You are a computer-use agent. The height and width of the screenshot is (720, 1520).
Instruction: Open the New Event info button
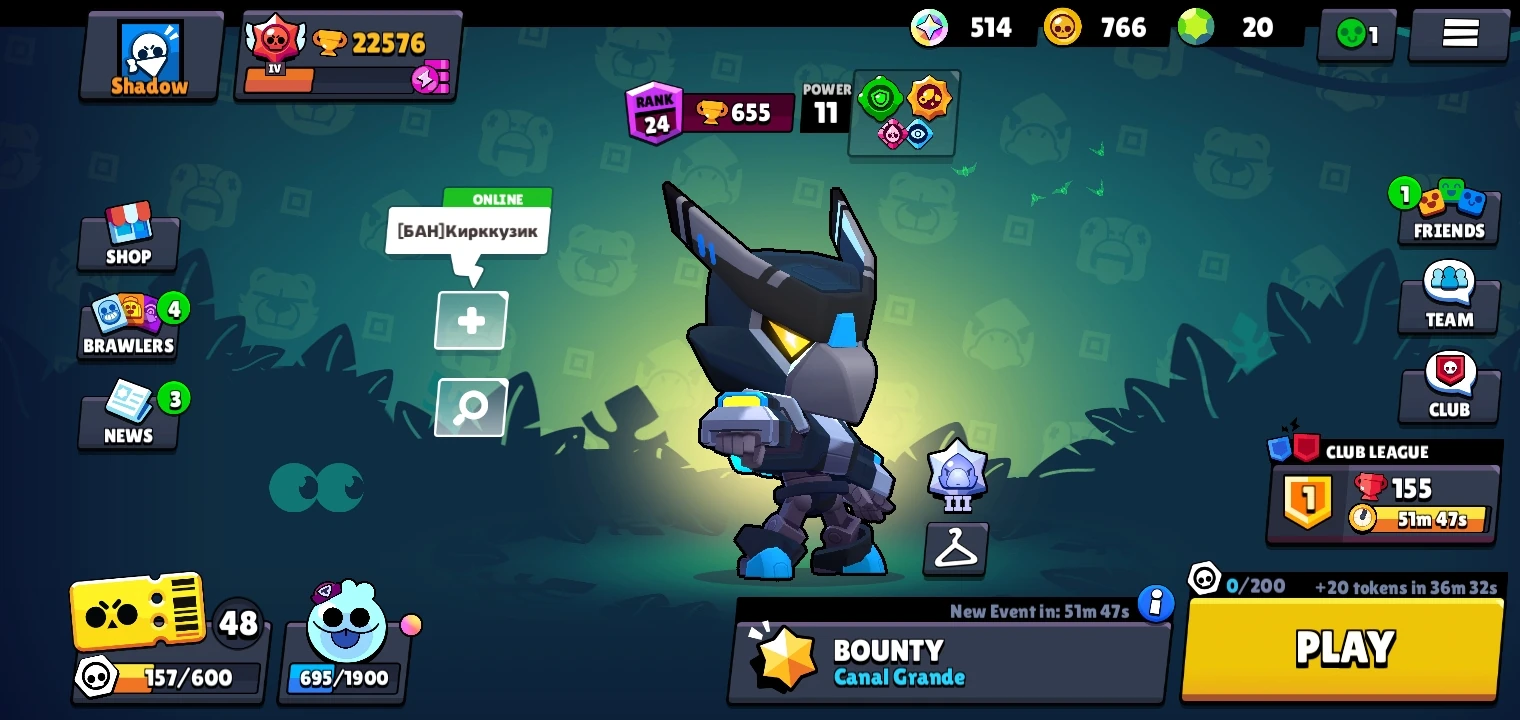[x=1158, y=605]
